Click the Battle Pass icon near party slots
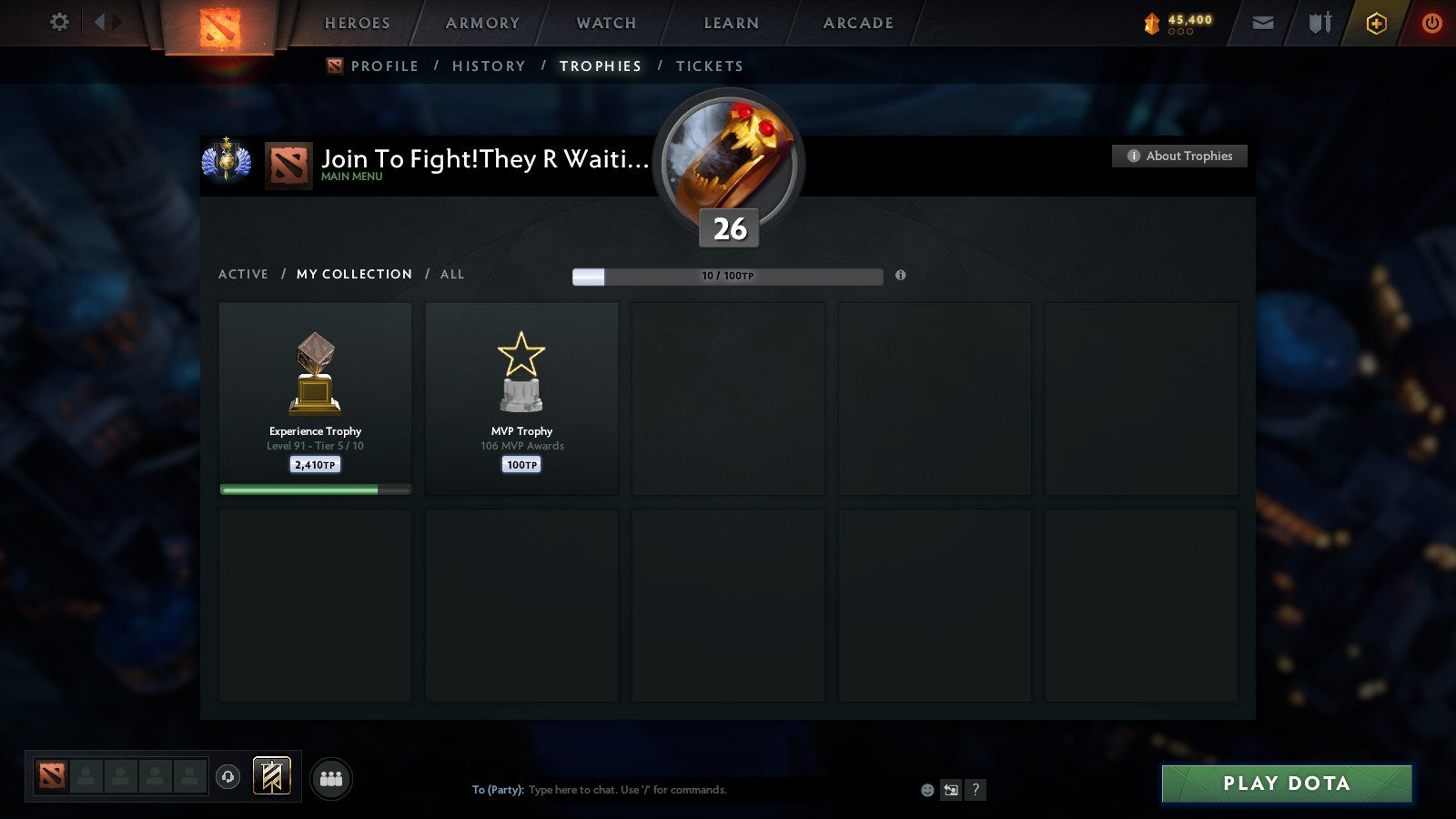Screen dimensions: 1456x819 coord(270,774)
